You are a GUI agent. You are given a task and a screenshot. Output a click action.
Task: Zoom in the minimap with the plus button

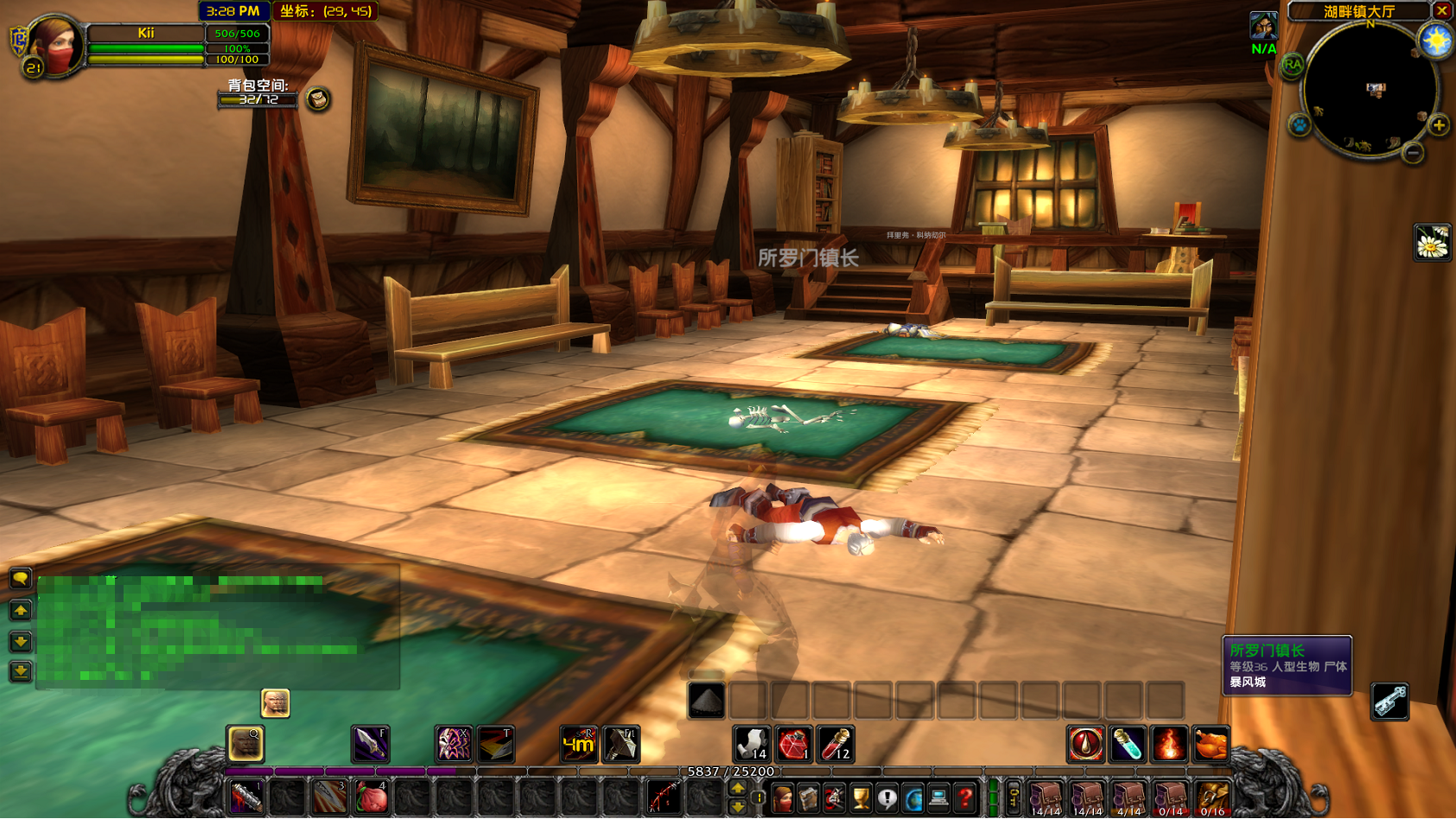tap(1439, 125)
